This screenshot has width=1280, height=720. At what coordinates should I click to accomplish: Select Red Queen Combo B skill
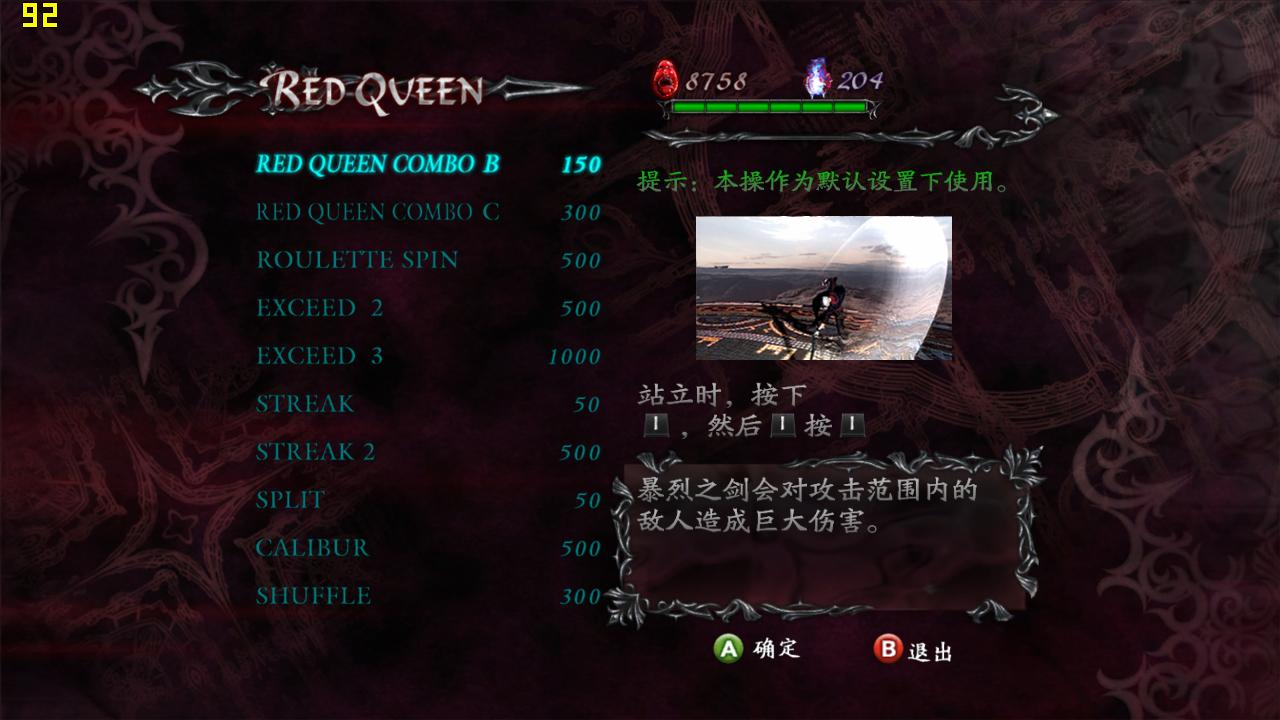click(377, 164)
